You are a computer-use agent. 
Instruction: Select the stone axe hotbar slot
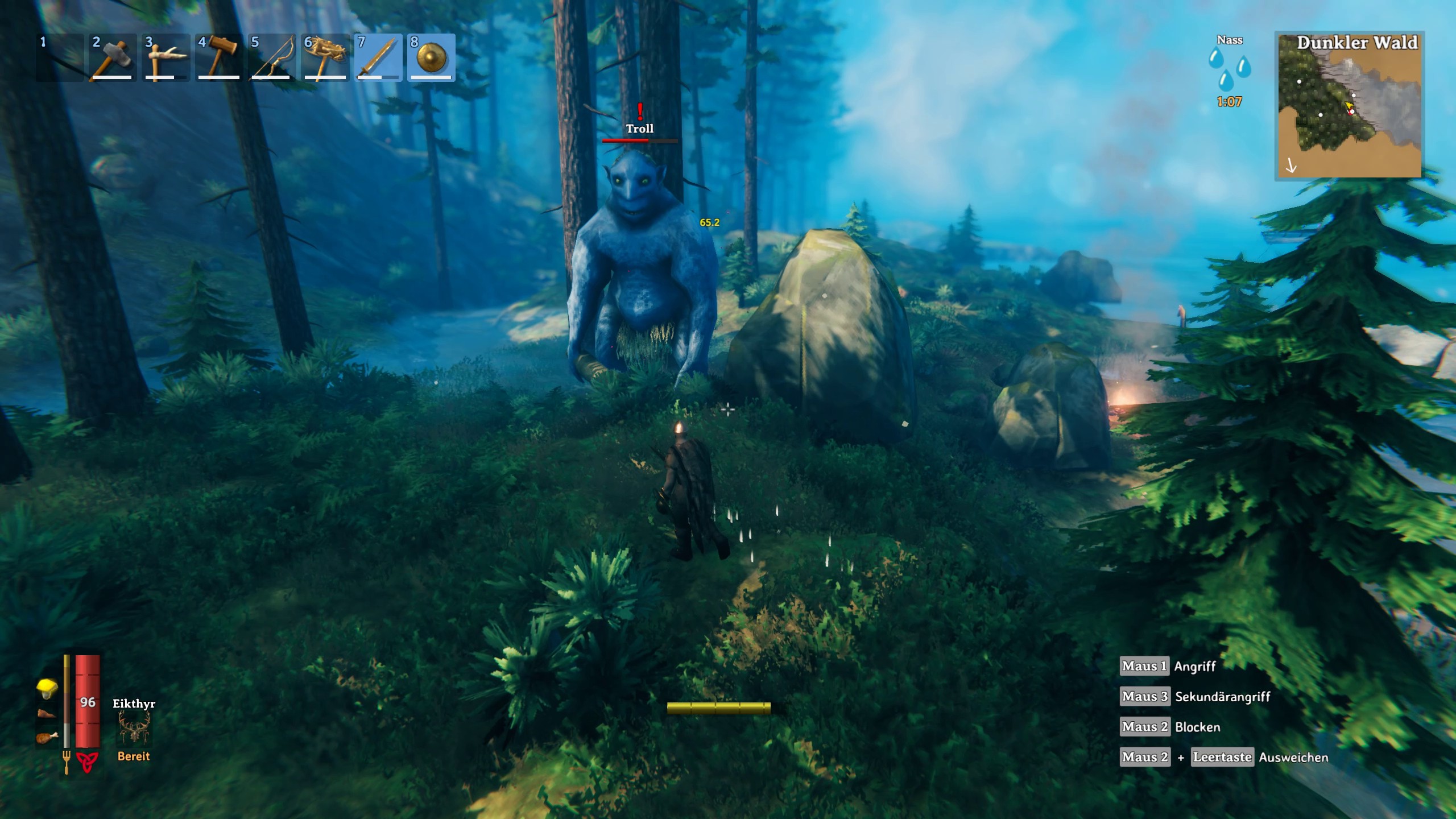[x=112, y=58]
